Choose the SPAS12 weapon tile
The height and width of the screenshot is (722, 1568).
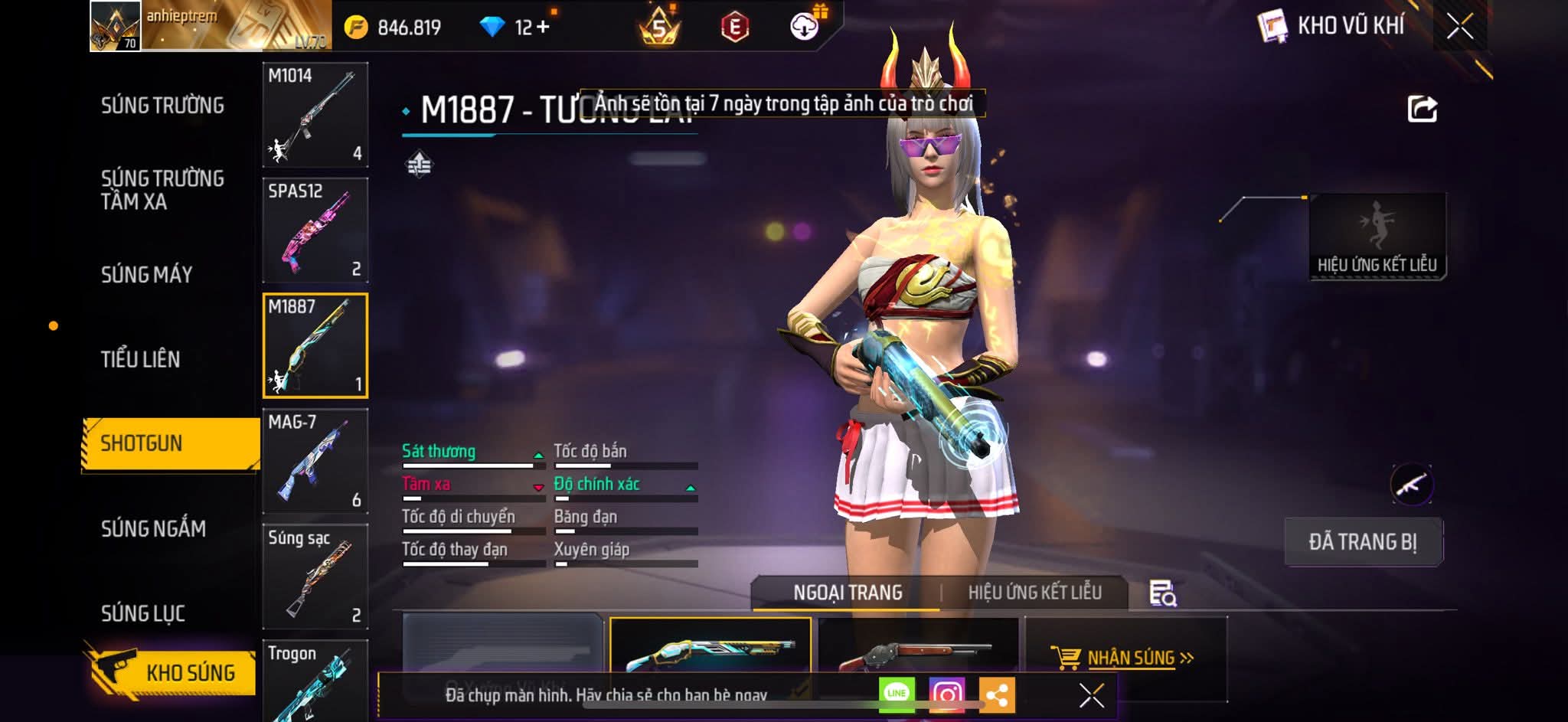[x=315, y=230]
